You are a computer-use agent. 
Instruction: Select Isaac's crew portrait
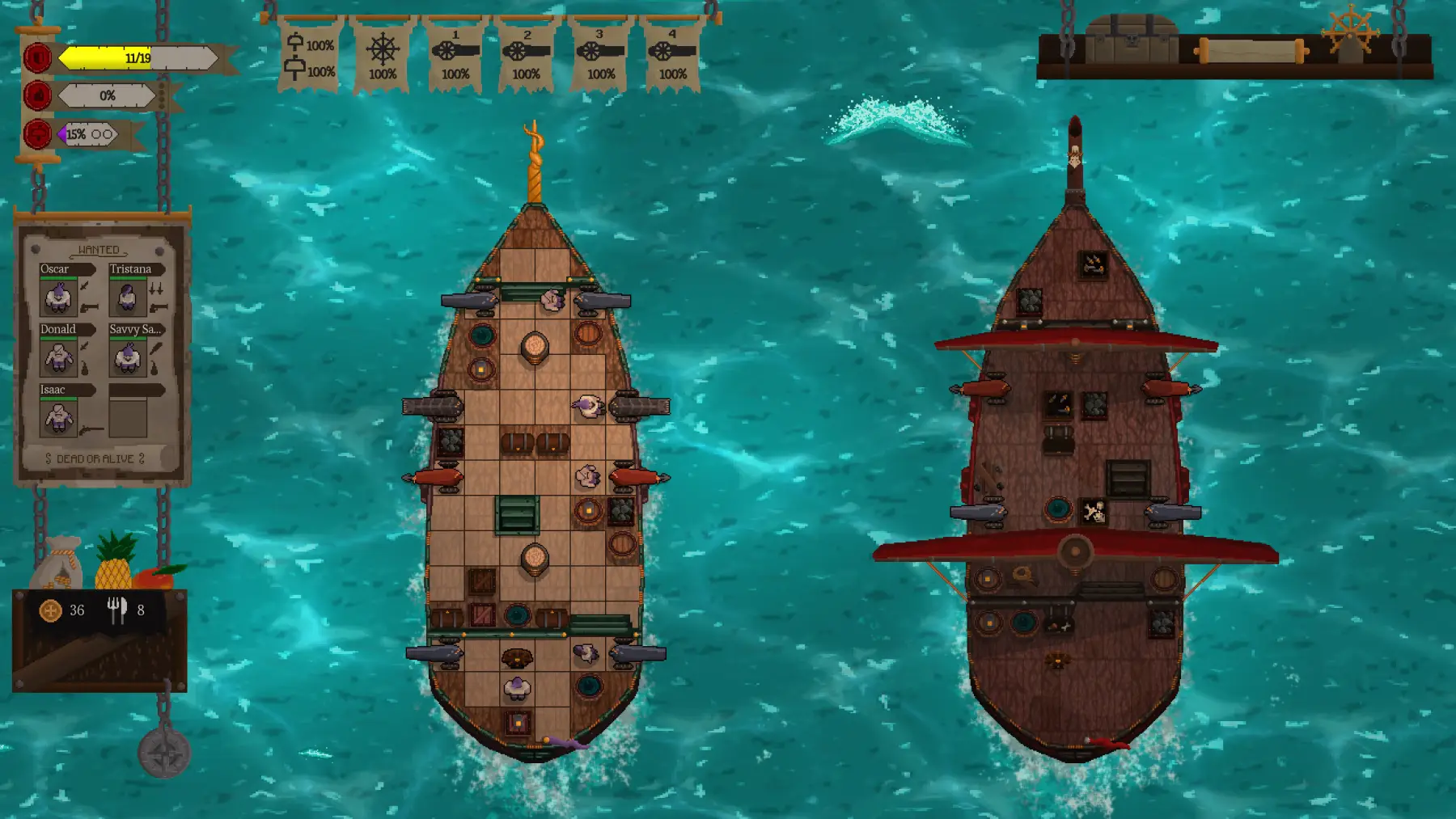[x=58, y=418]
